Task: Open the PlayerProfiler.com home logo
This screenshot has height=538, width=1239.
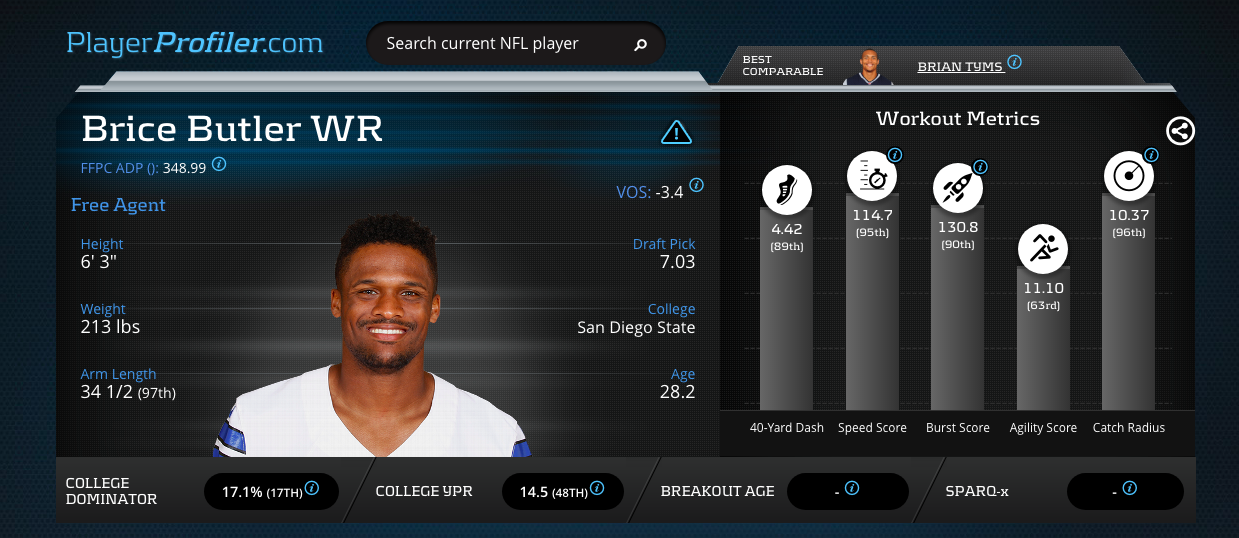Action: (x=195, y=43)
